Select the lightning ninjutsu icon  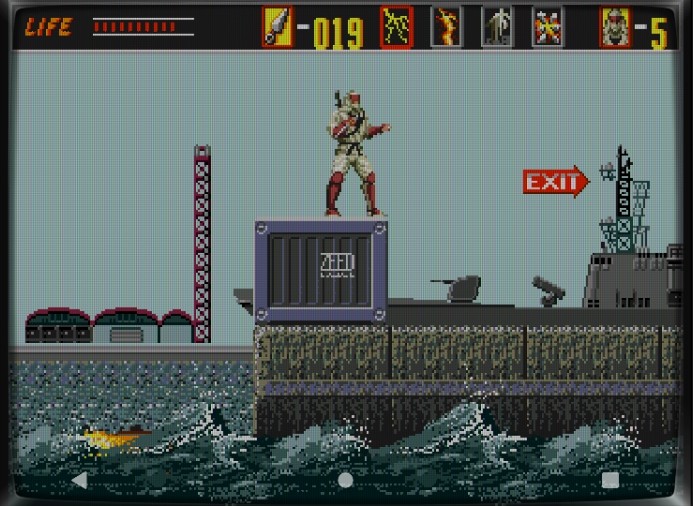pos(397,27)
